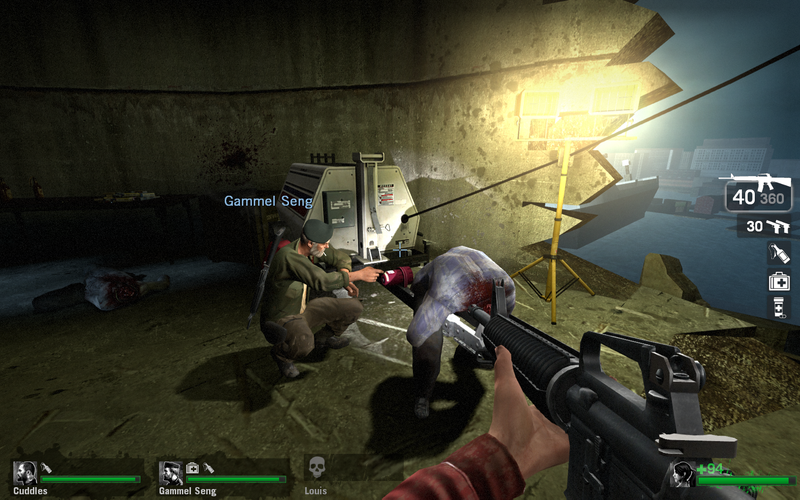Click Gammel Seng's teammate portrait
The image size is (800, 500).
171,473
